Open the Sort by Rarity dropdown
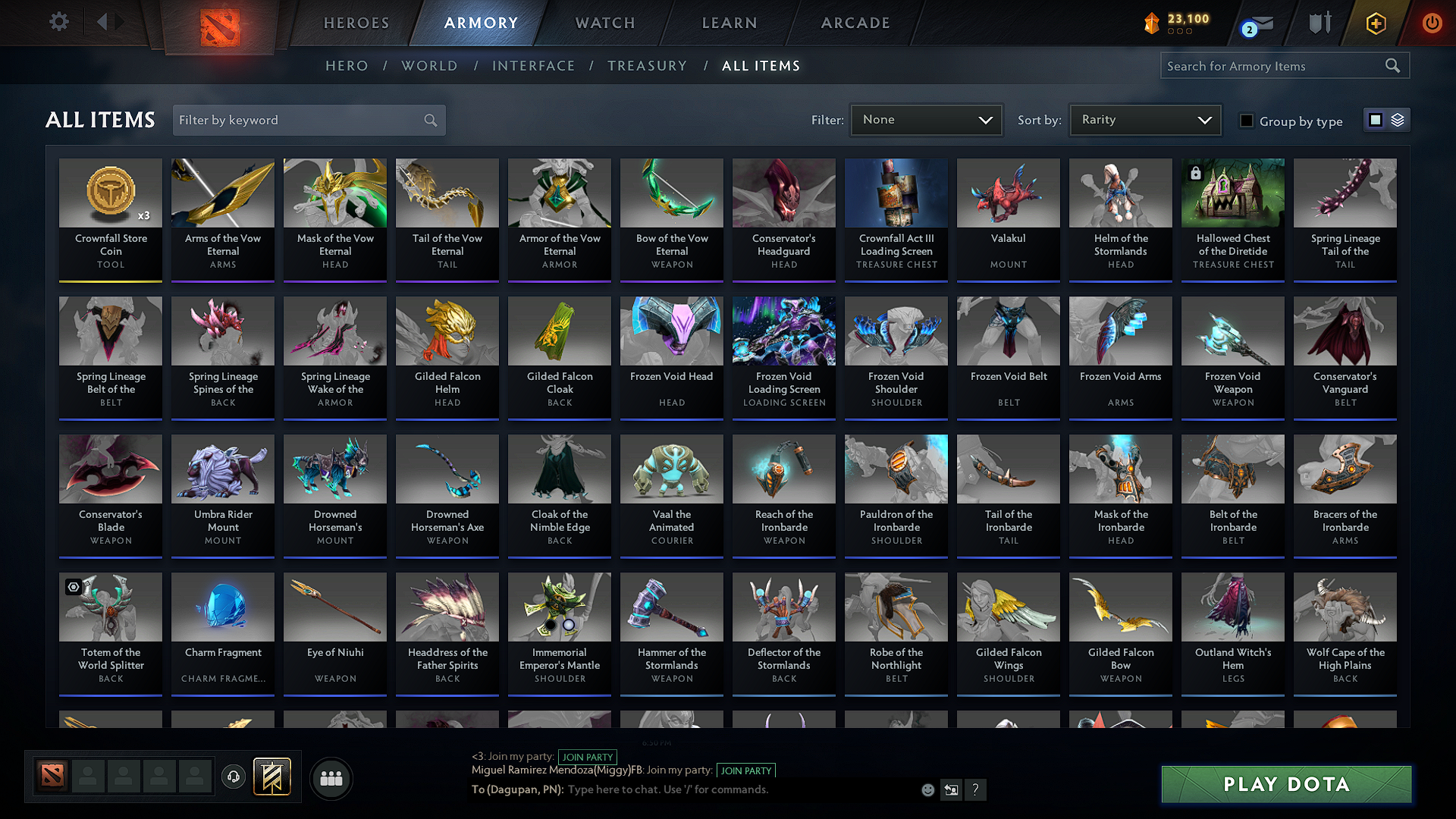The height and width of the screenshot is (819, 1456). (1144, 120)
